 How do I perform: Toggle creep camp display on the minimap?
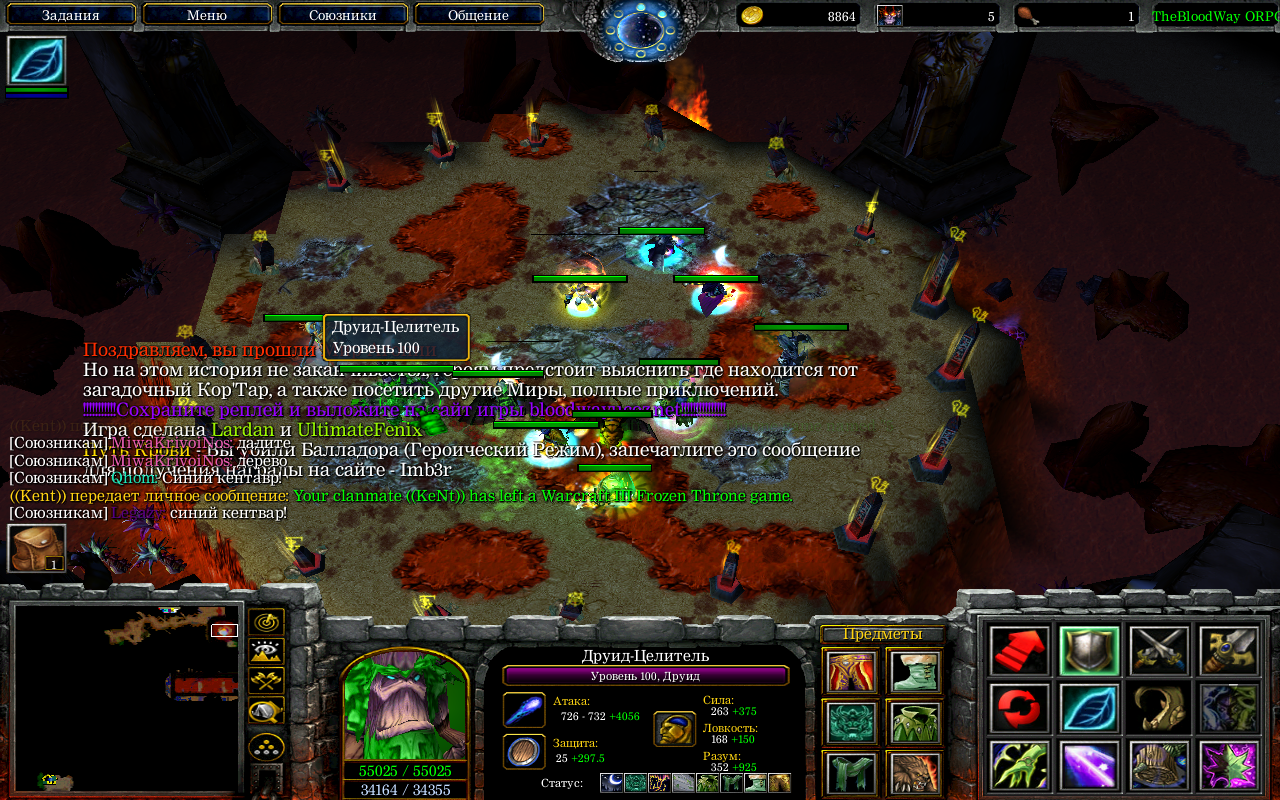coord(266,711)
